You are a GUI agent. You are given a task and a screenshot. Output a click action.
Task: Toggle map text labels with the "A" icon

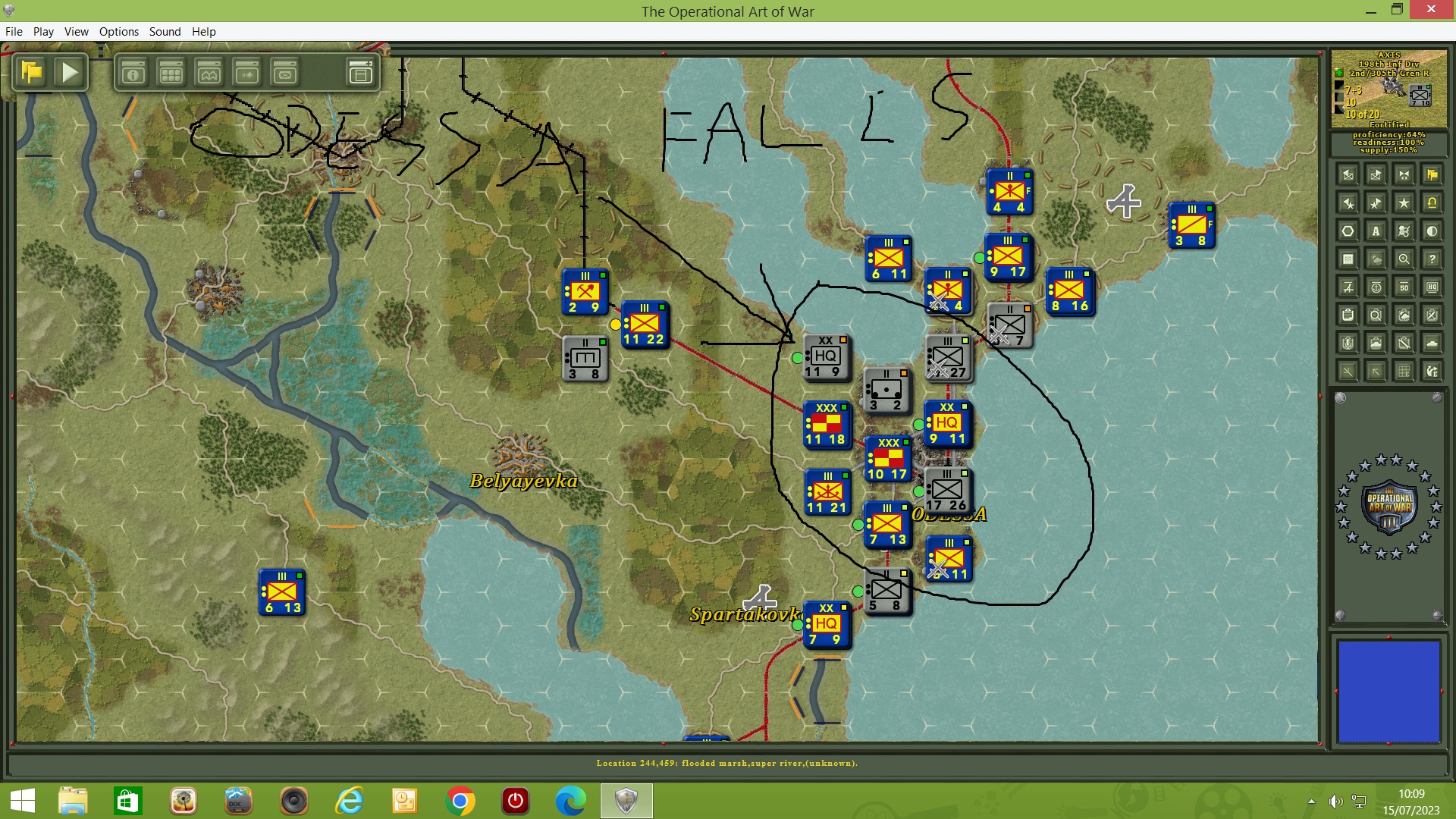click(1376, 231)
